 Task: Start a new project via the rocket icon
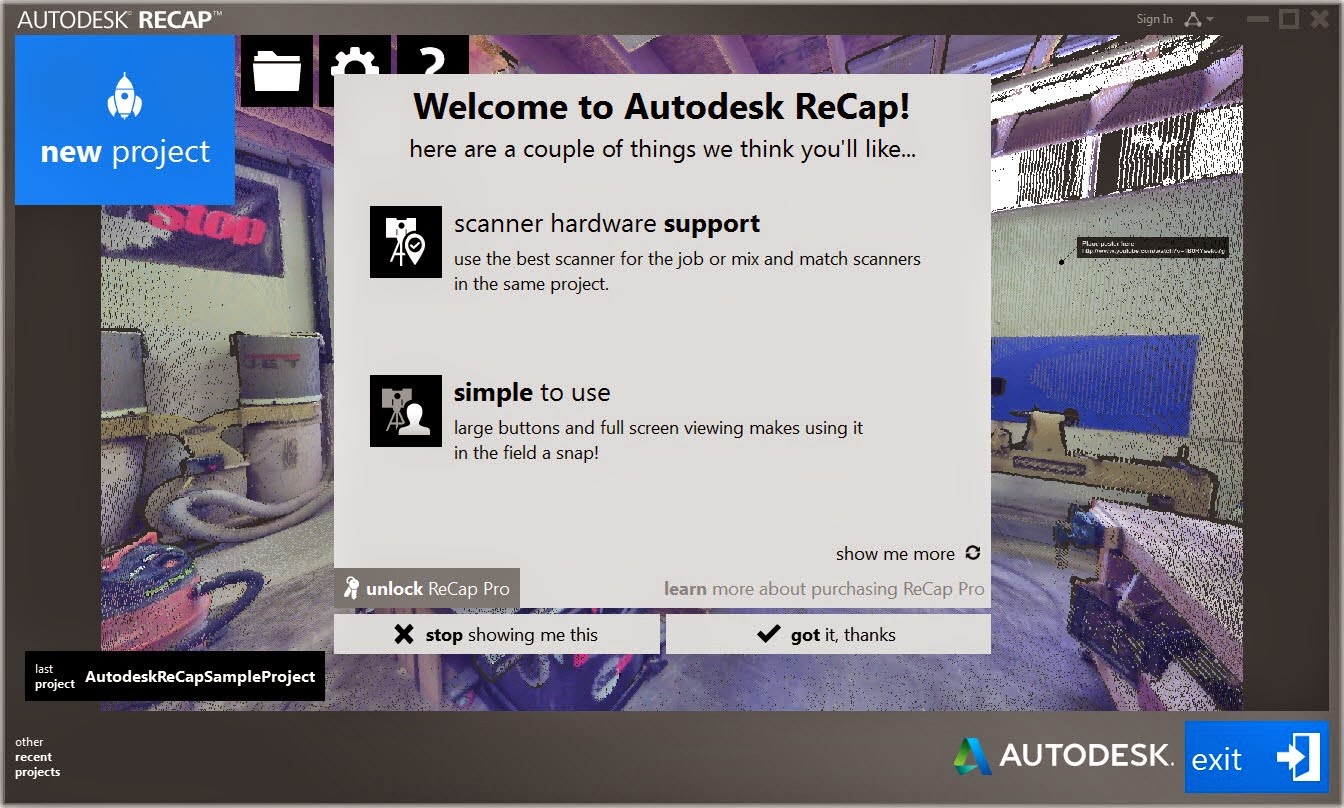pos(123,95)
